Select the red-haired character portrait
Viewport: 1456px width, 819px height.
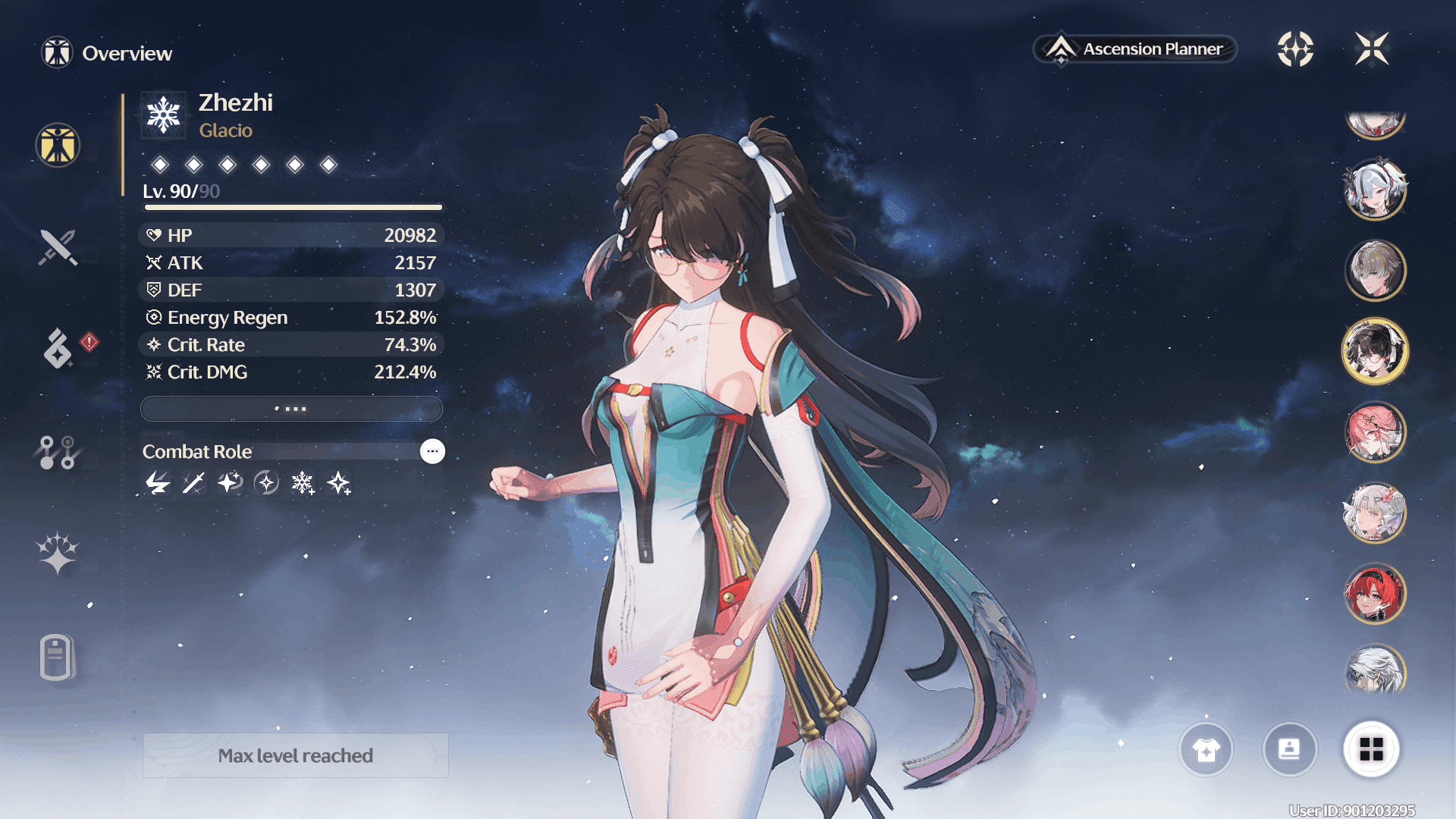tap(1375, 593)
